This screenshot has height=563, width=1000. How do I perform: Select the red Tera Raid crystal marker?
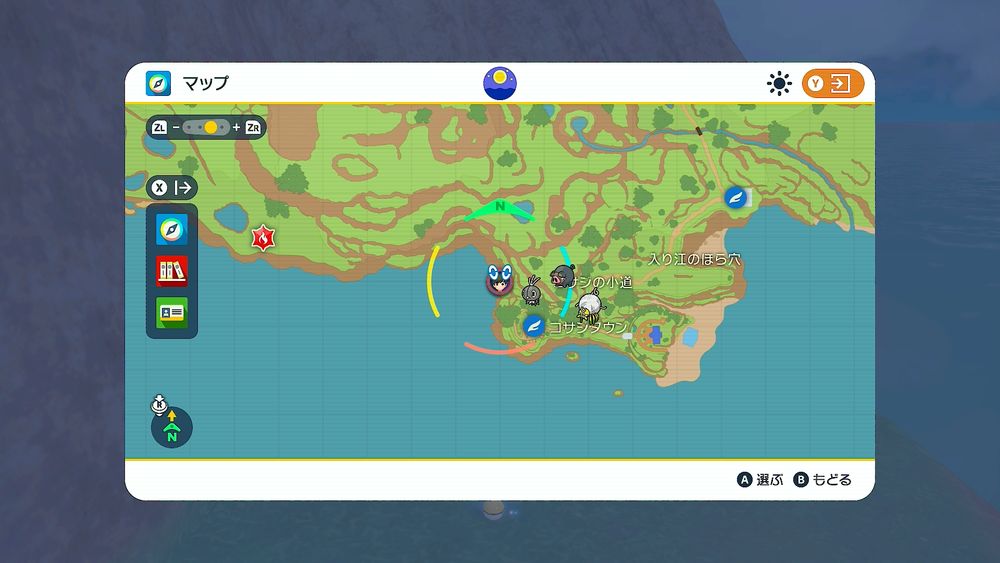pos(263,238)
